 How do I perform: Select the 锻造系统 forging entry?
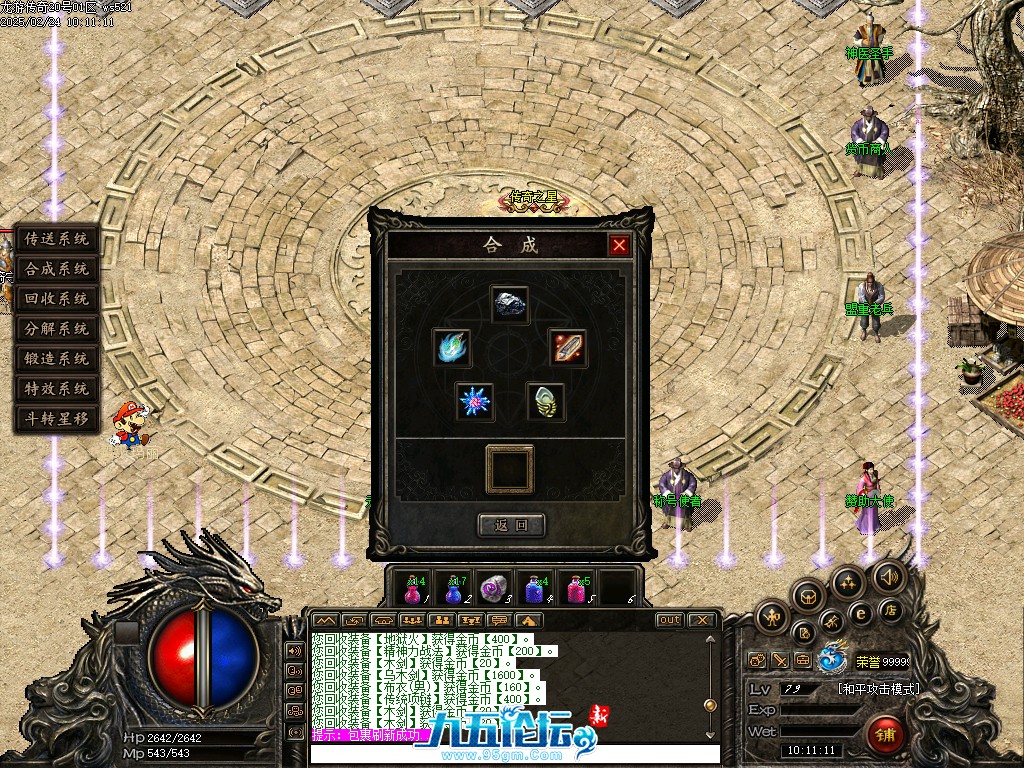57,359
